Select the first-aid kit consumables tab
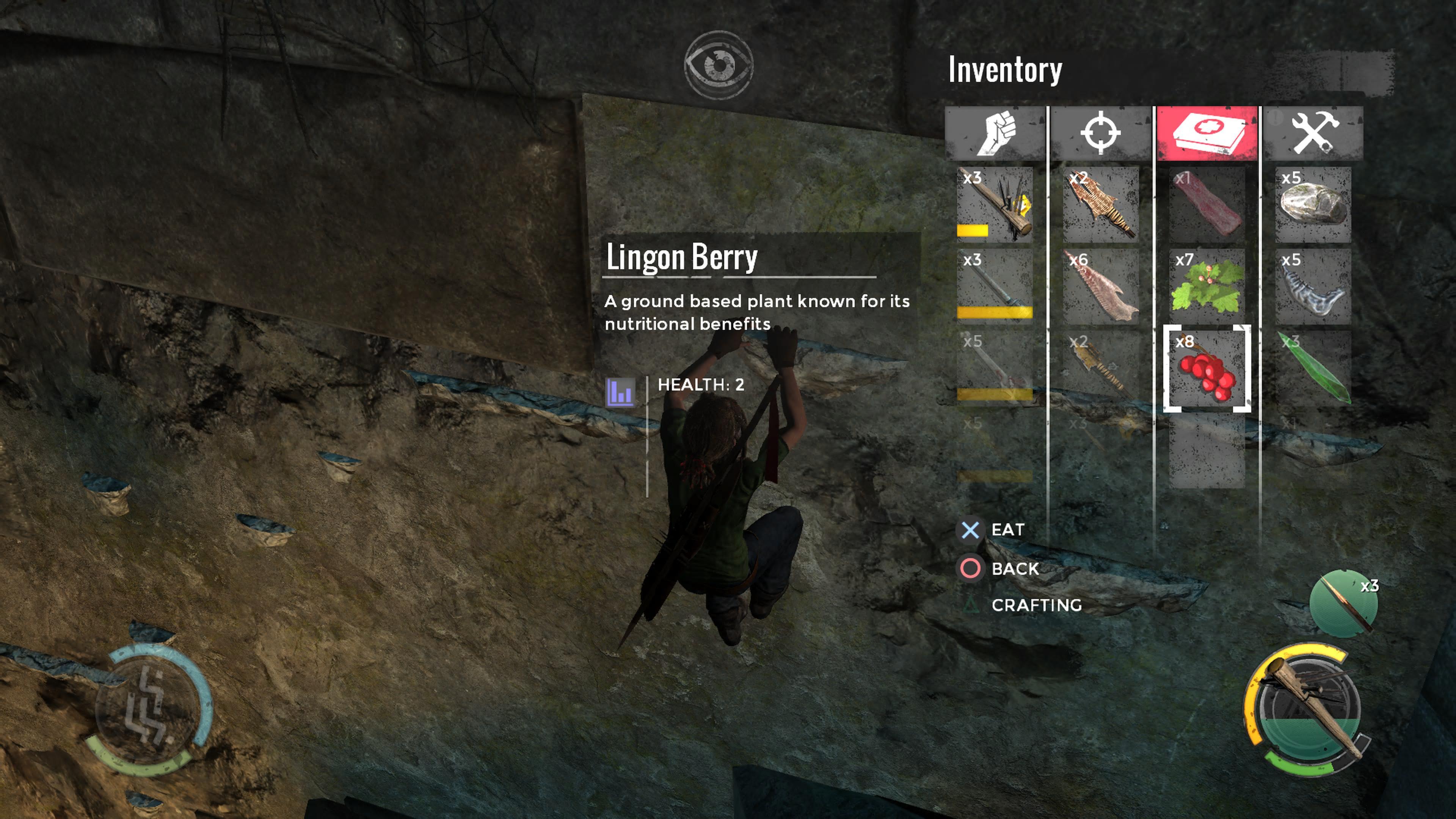The height and width of the screenshot is (819, 1456). pos(1207,133)
